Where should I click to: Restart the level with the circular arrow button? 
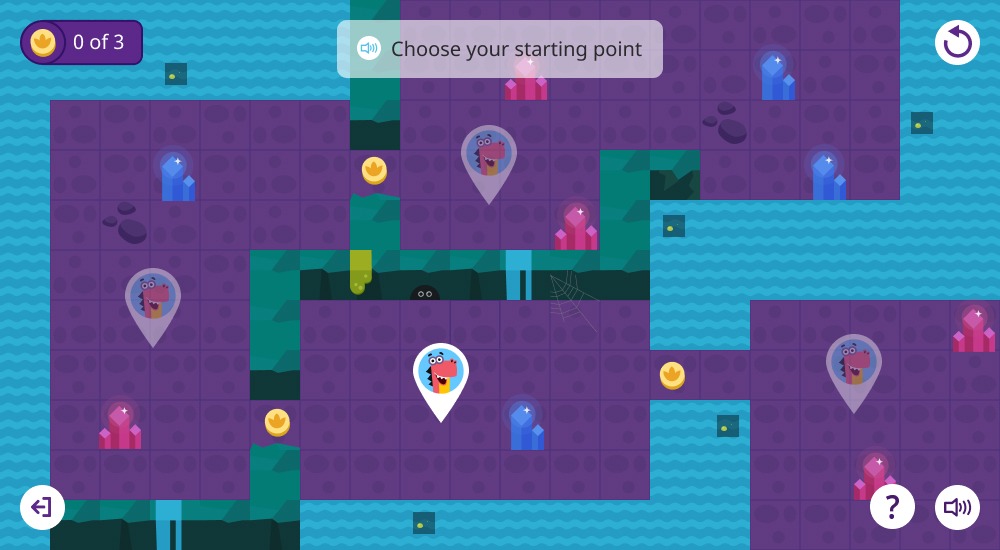(x=957, y=42)
